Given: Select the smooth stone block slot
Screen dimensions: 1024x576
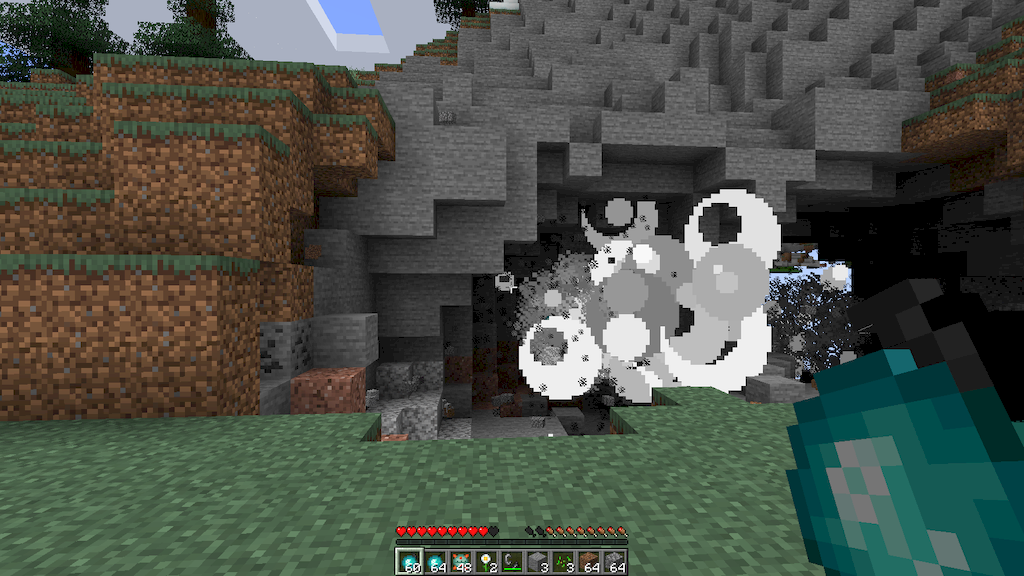Looking at the screenshot, I should click(538, 562).
